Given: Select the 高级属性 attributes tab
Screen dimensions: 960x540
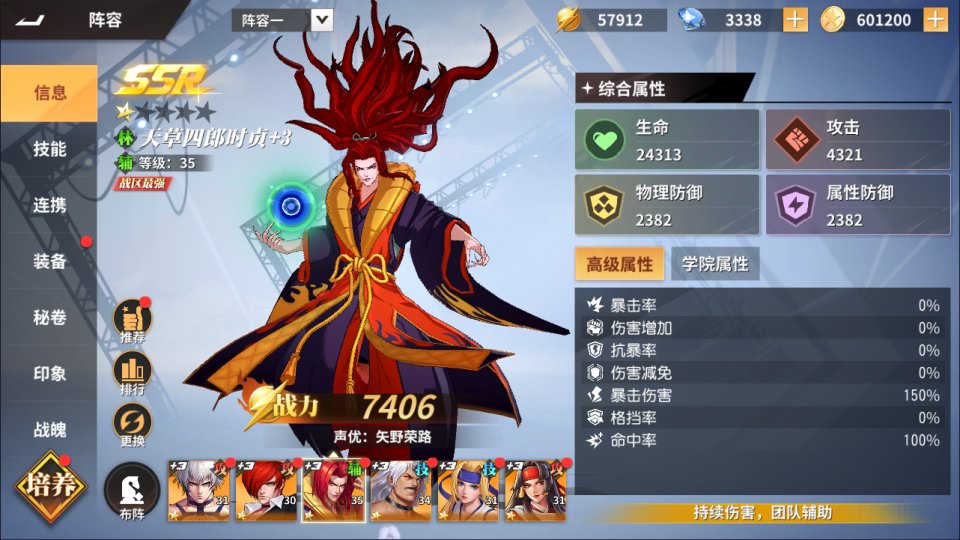Looking at the screenshot, I should (x=619, y=264).
